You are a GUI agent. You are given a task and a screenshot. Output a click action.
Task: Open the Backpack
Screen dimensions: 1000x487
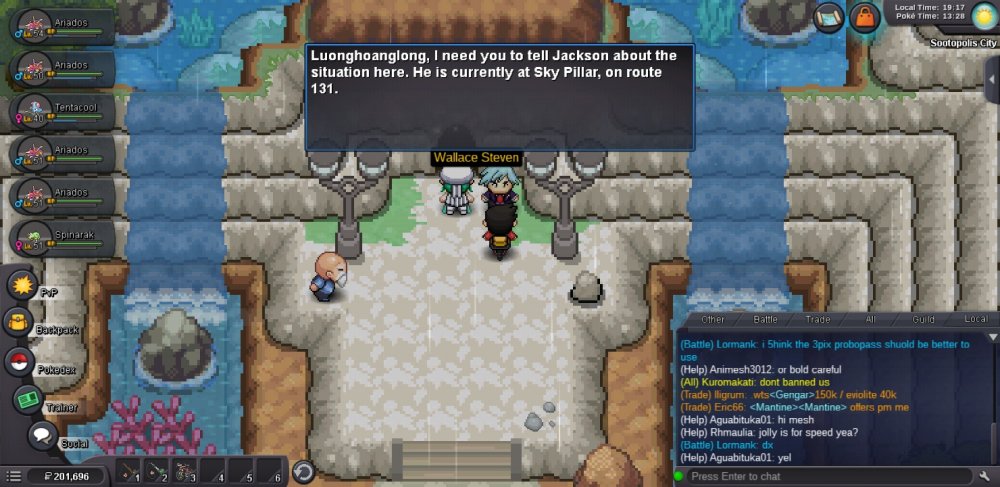click(x=19, y=323)
